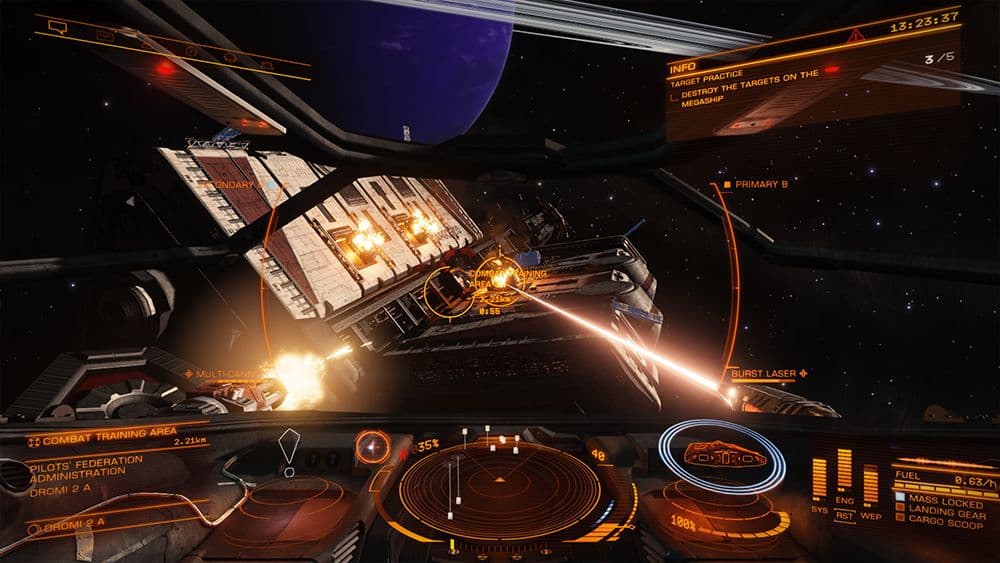
Task: Toggle the Landing Gear indicator
Action: pyautogui.click(x=943, y=508)
